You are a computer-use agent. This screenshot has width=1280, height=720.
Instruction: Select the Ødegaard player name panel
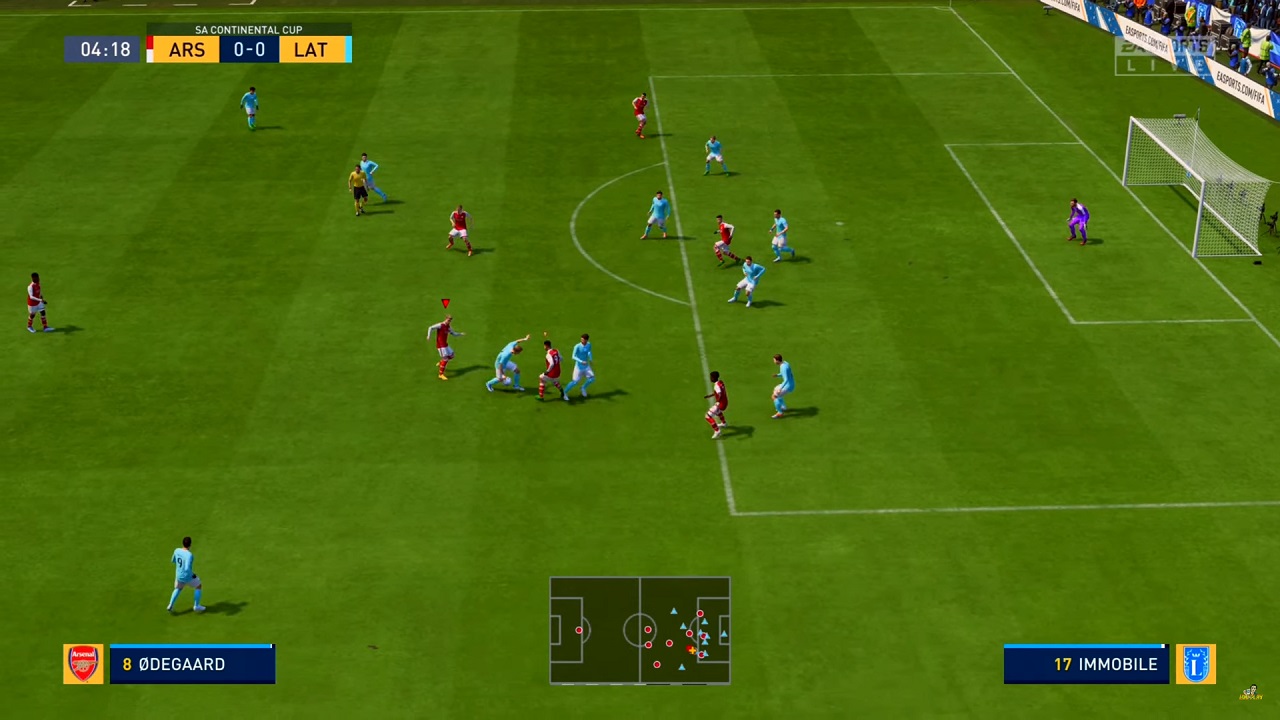tap(192, 664)
